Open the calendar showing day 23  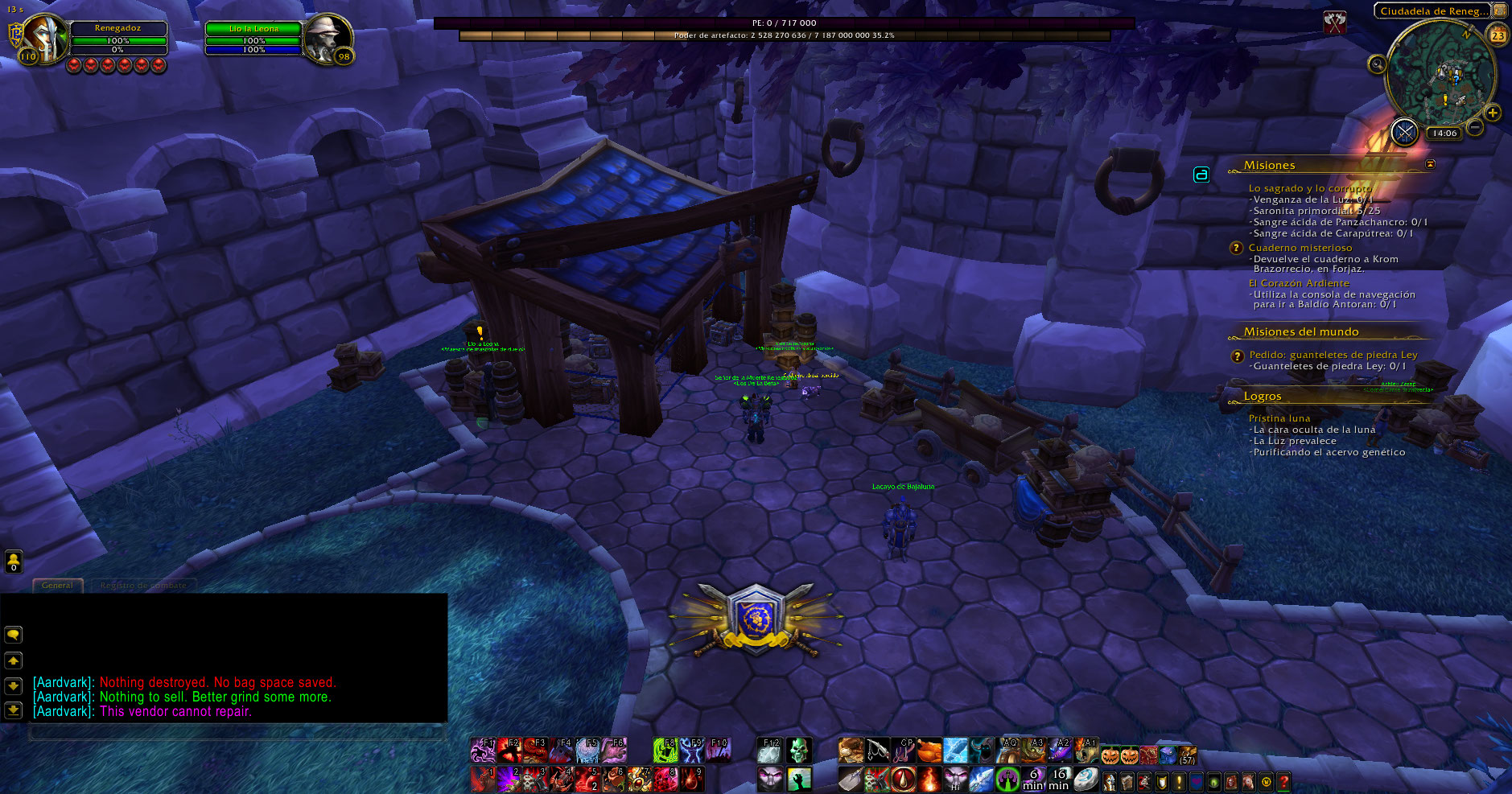click(1498, 35)
